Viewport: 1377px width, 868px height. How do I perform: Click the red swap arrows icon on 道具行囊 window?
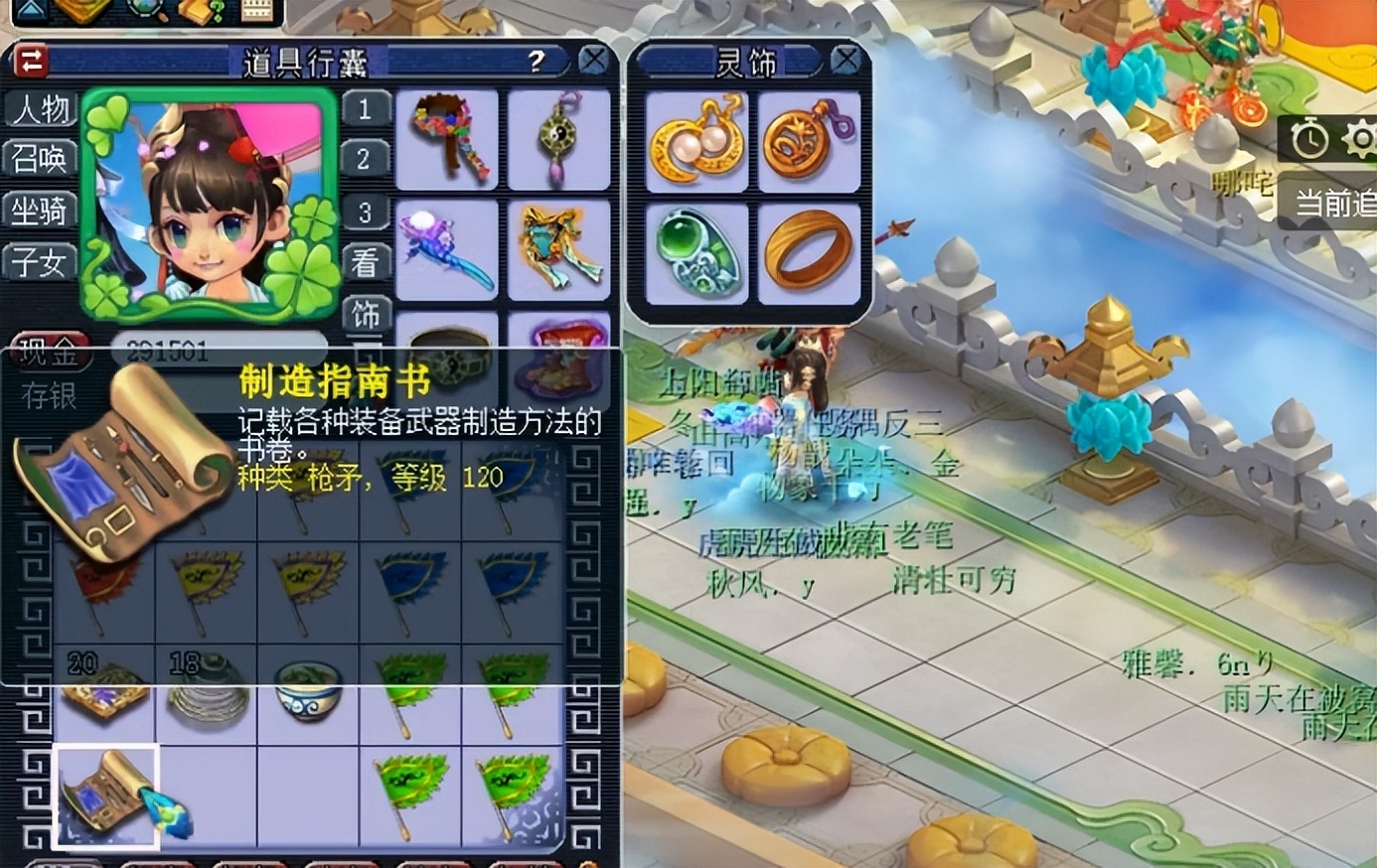pyautogui.click(x=31, y=61)
